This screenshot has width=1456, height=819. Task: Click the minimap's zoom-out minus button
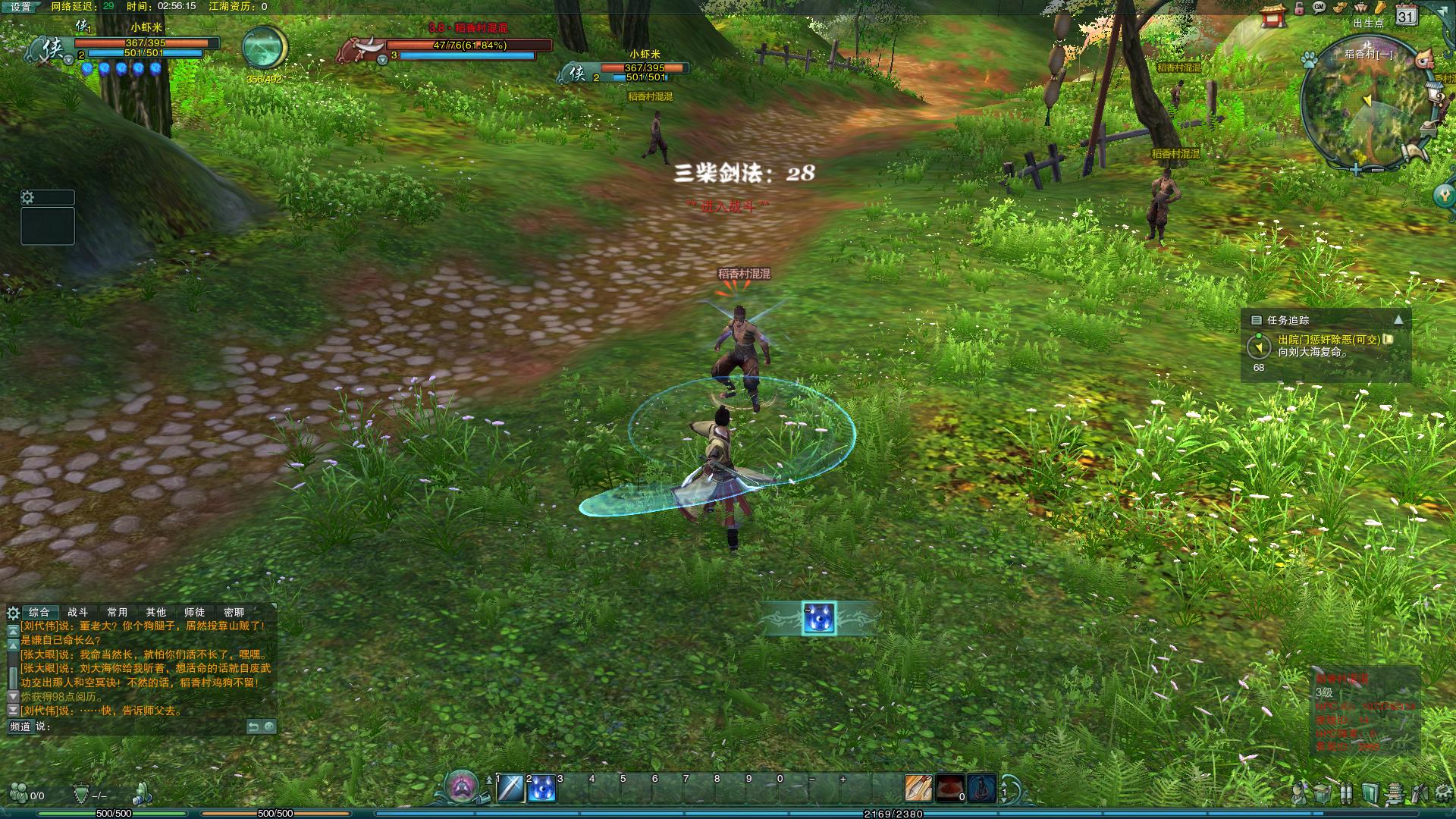tap(1376, 169)
